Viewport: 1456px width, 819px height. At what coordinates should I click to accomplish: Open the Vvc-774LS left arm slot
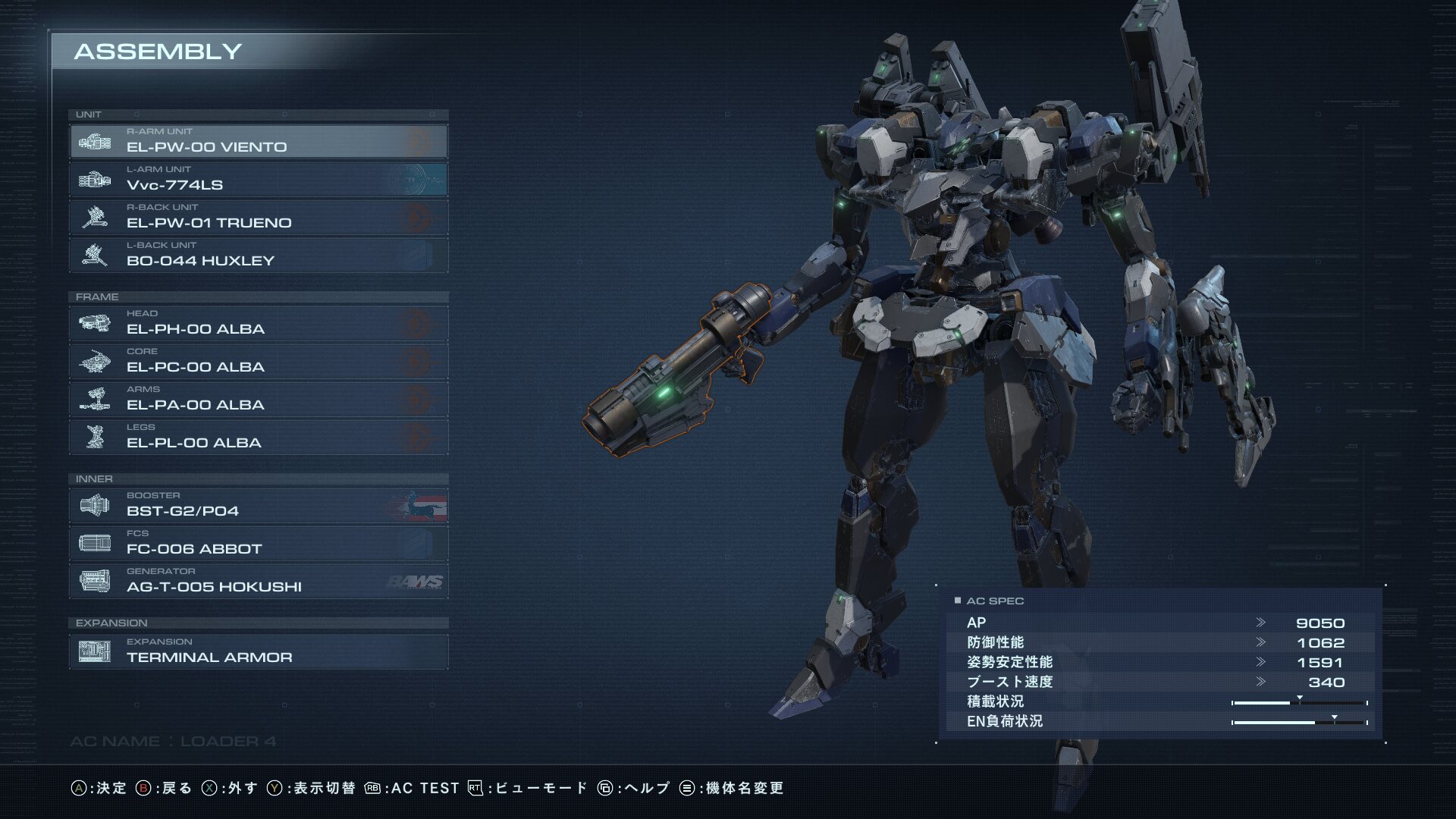click(259, 179)
